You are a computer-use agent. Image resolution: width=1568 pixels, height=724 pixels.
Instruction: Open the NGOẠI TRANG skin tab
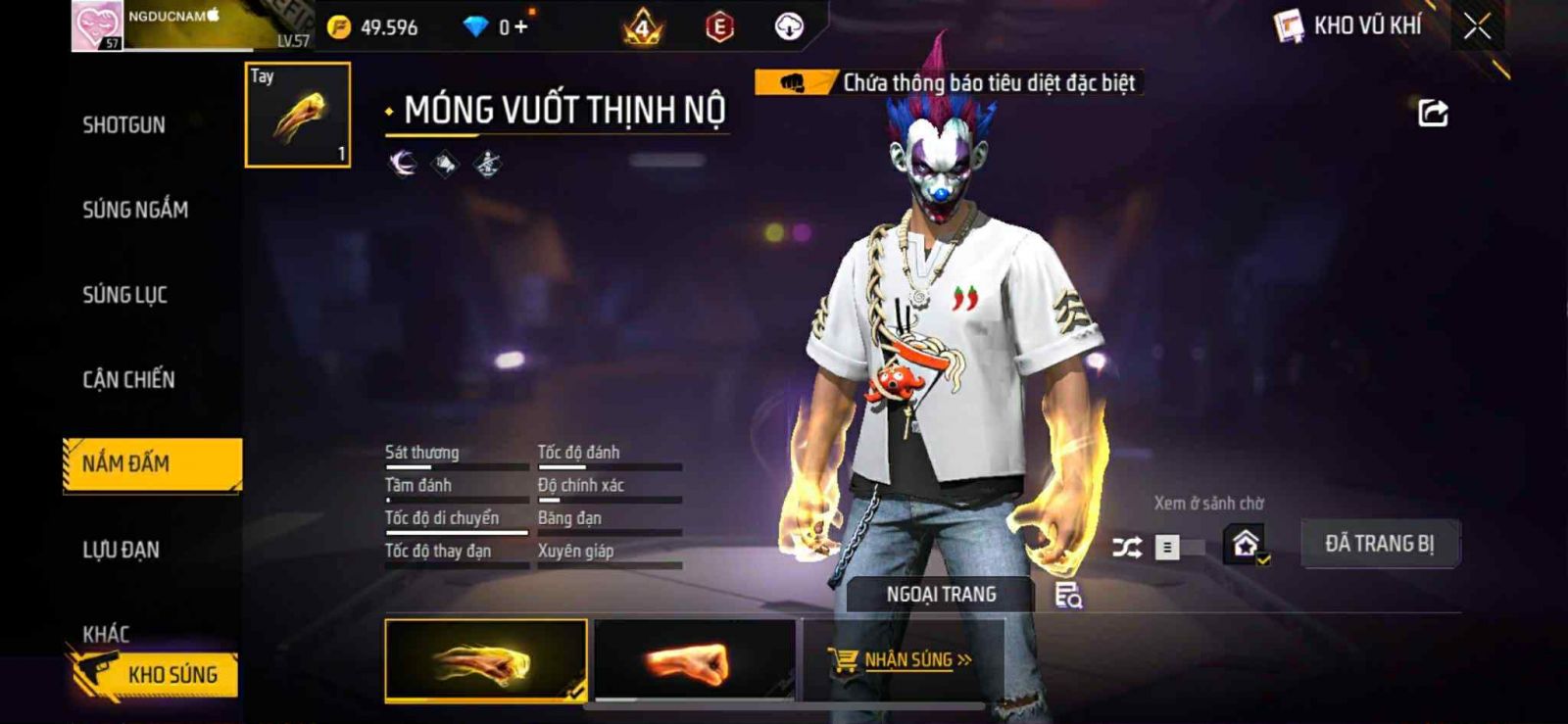(941, 594)
